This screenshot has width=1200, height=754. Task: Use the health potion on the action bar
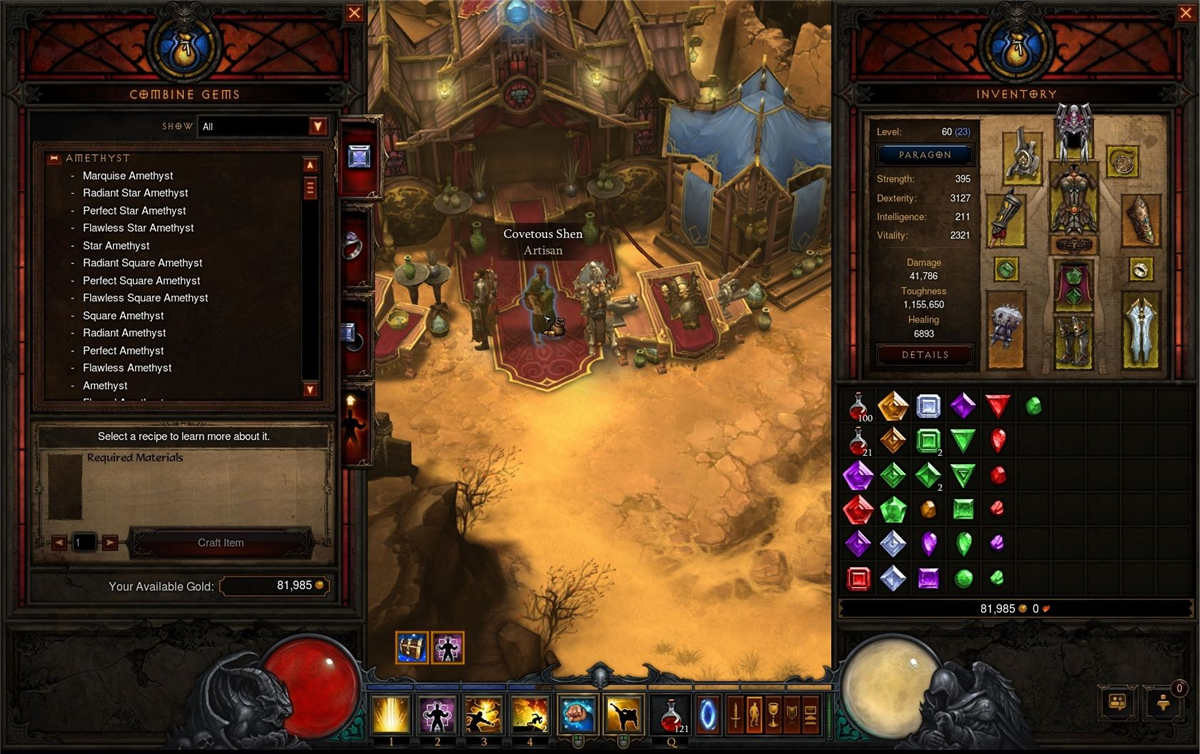click(x=669, y=715)
